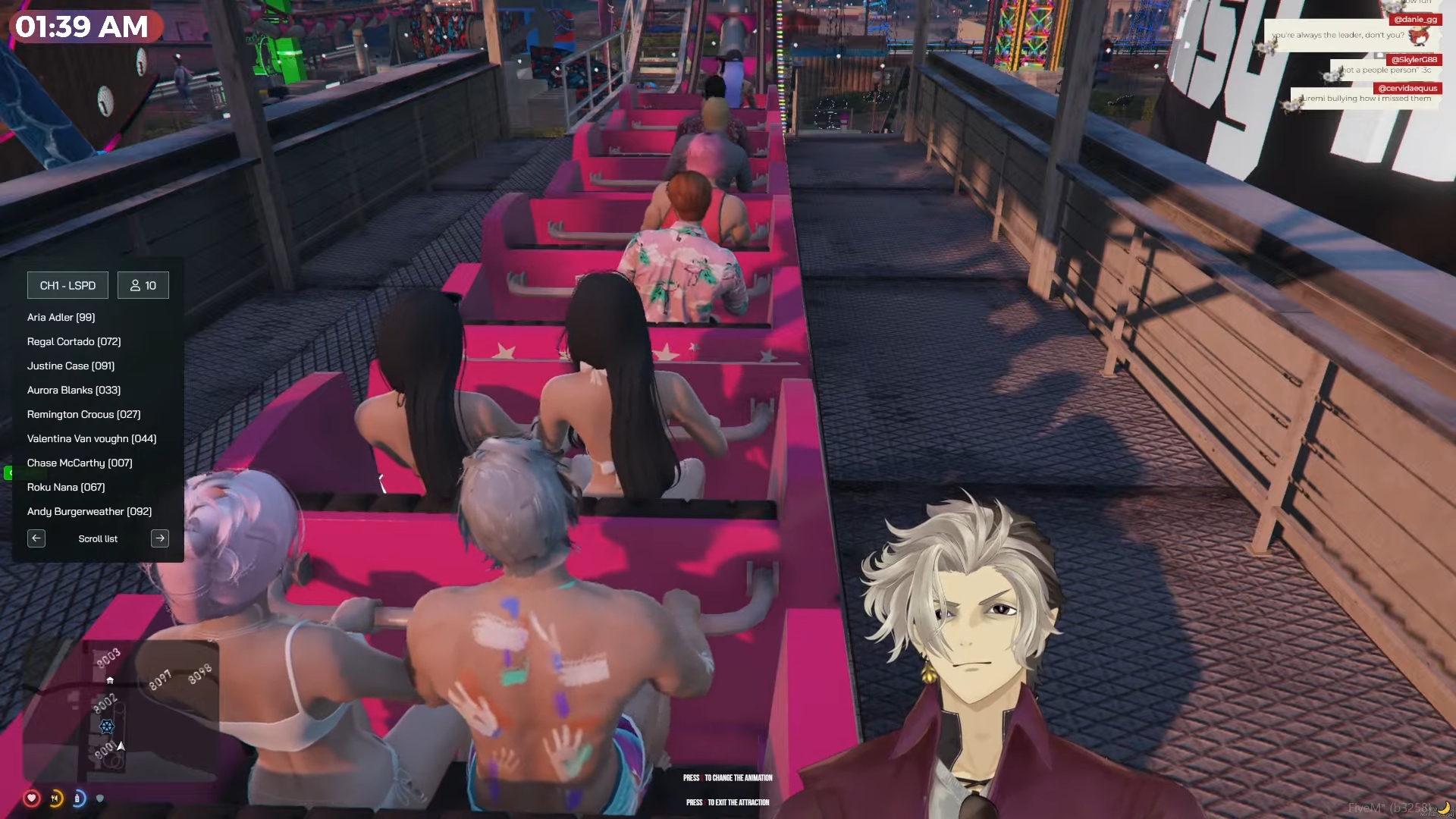
Task: Click Justine Case [091] list row
Action: [x=71, y=366]
